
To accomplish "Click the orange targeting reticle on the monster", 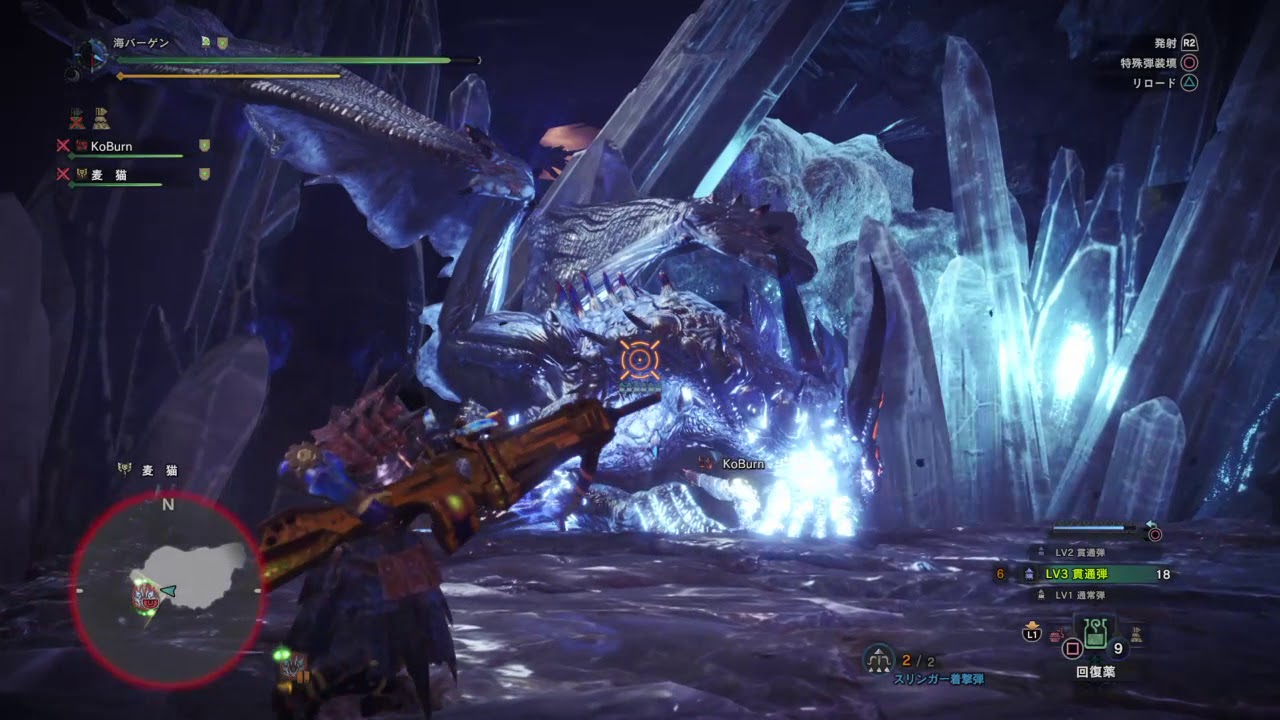I will (638, 360).
